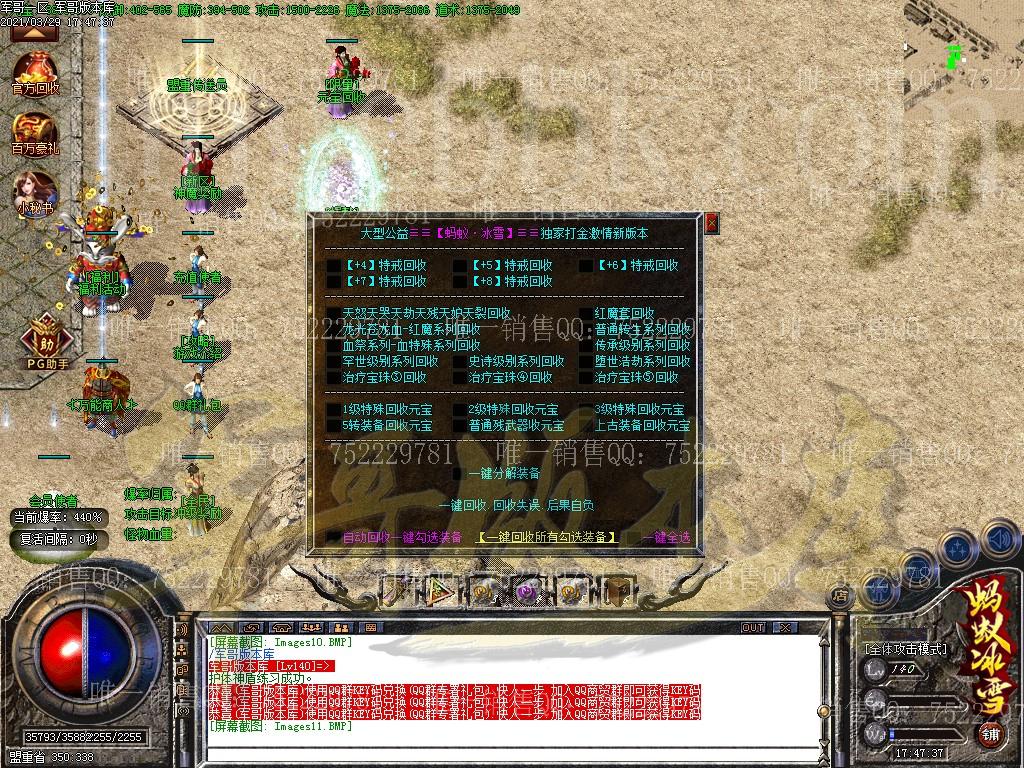Tick the 【+4】特戒回收 checkbox
The height and width of the screenshot is (768, 1024).
point(334,266)
